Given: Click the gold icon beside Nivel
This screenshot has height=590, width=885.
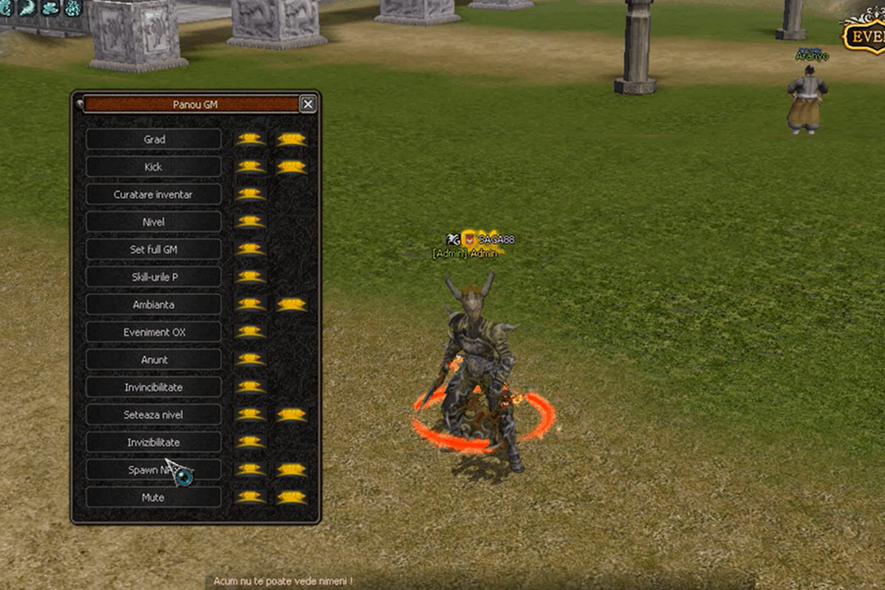Looking at the screenshot, I should click(x=250, y=222).
